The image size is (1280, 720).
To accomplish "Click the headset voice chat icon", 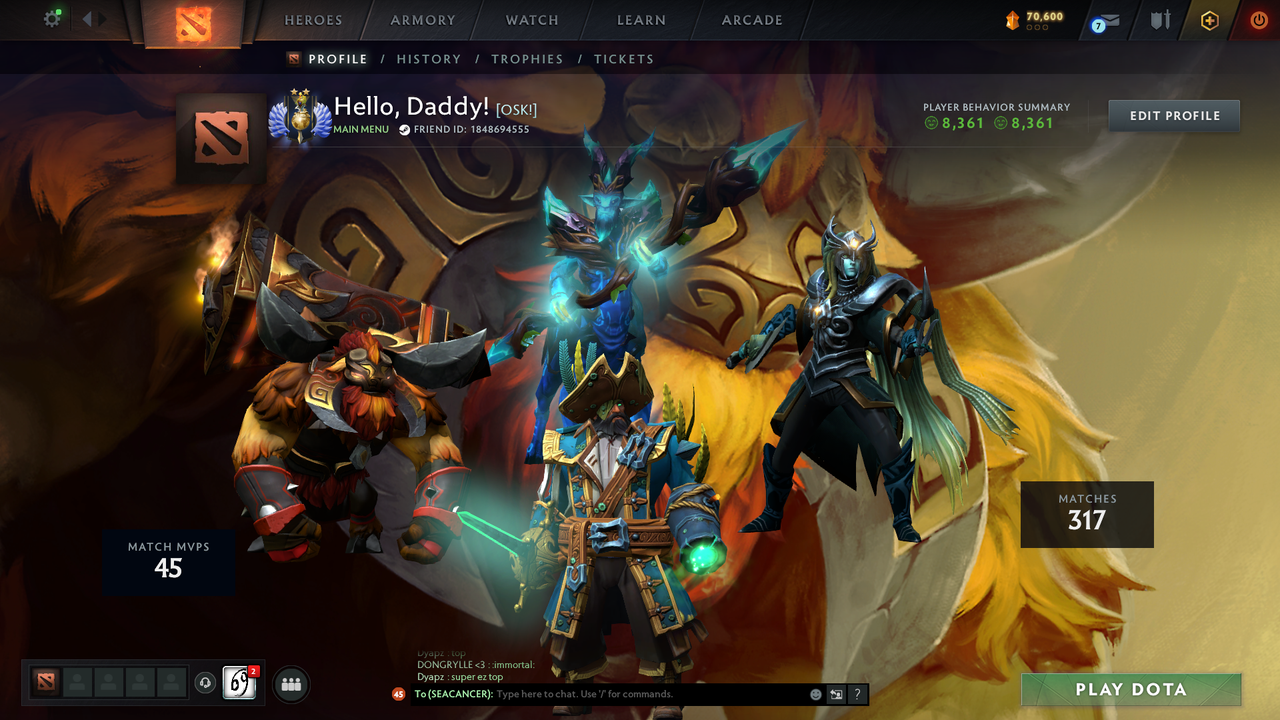I will (x=203, y=683).
